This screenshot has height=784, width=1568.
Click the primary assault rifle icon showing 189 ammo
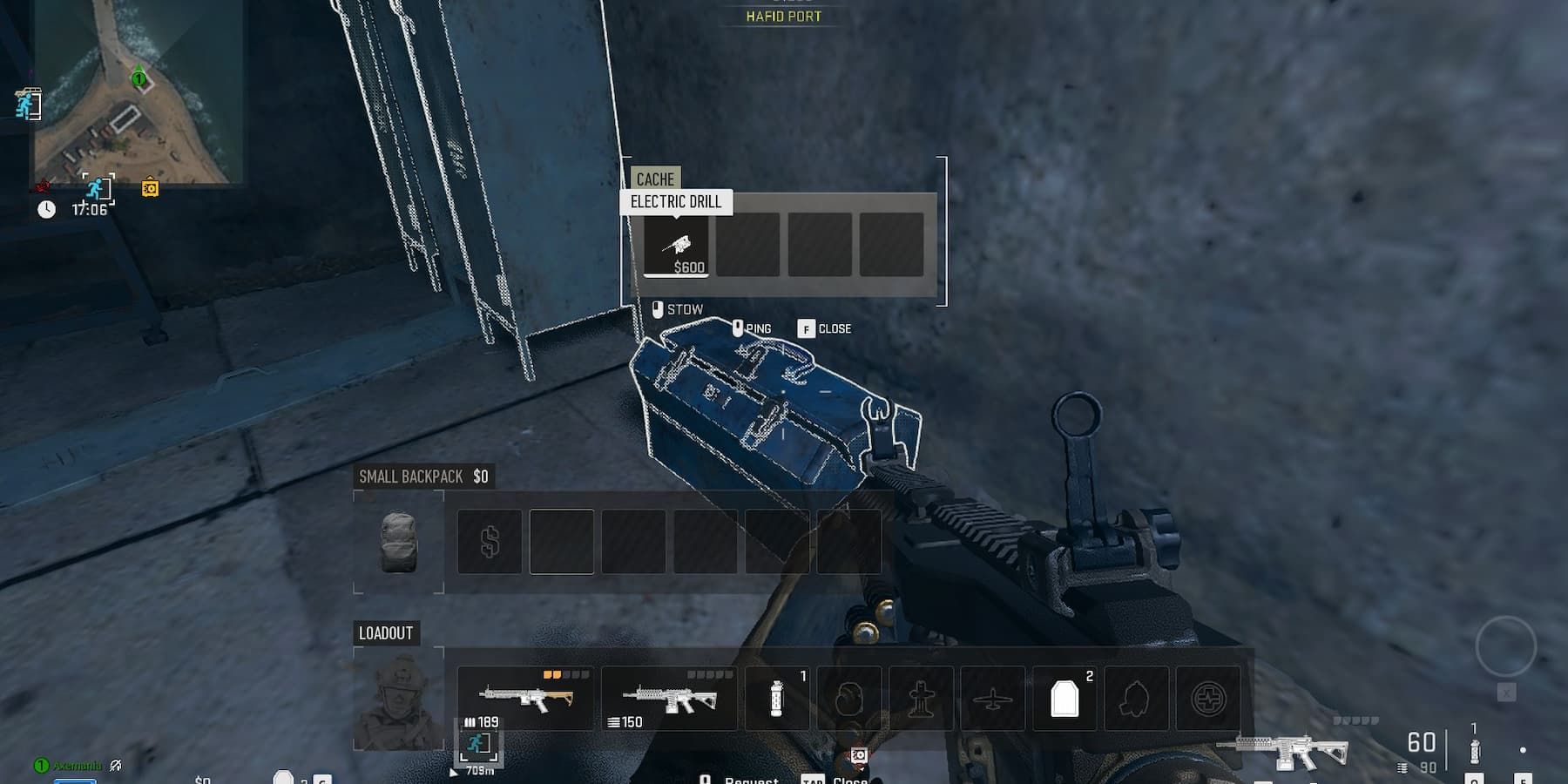point(525,695)
